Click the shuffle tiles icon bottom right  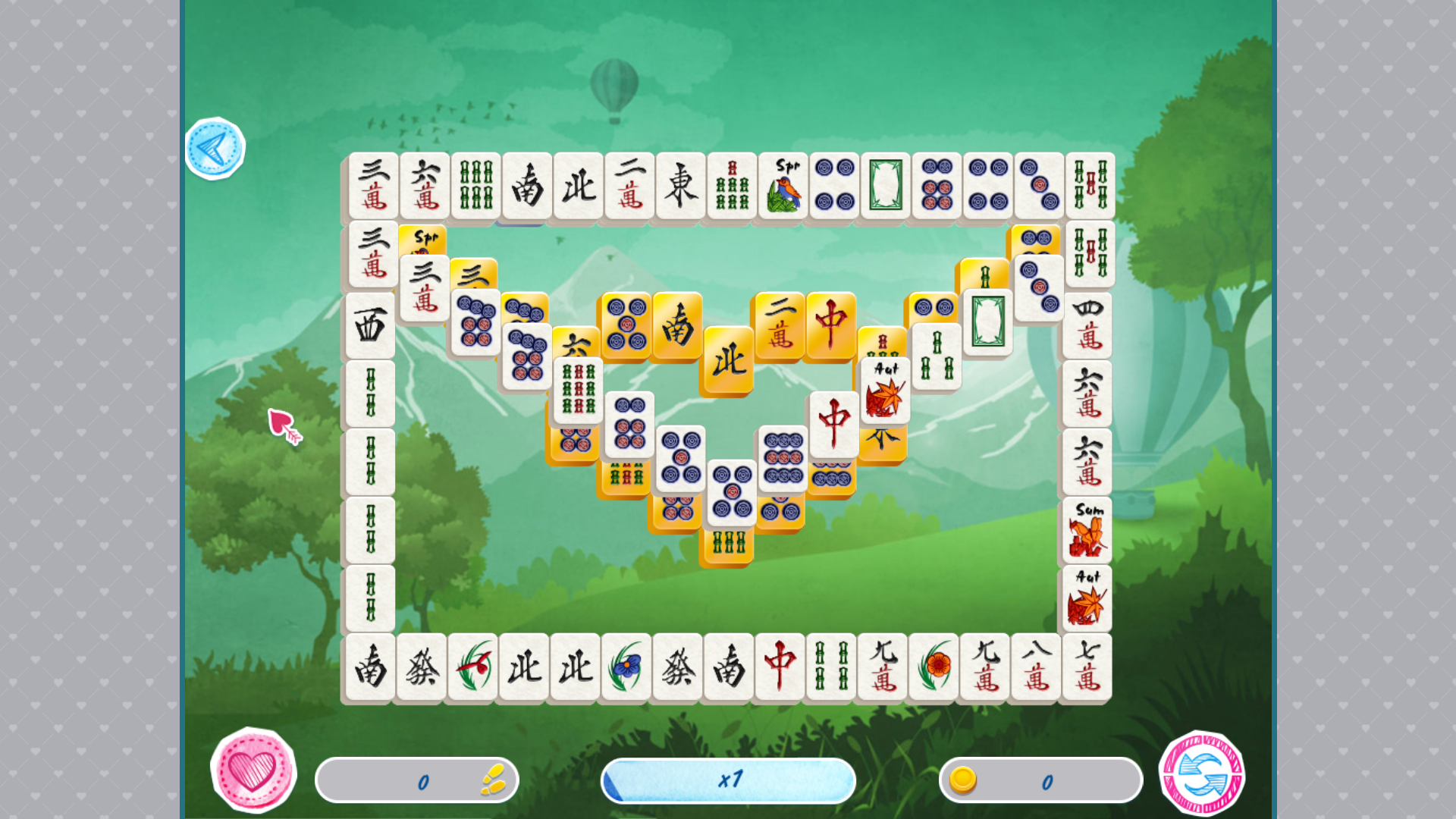(x=1201, y=770)
